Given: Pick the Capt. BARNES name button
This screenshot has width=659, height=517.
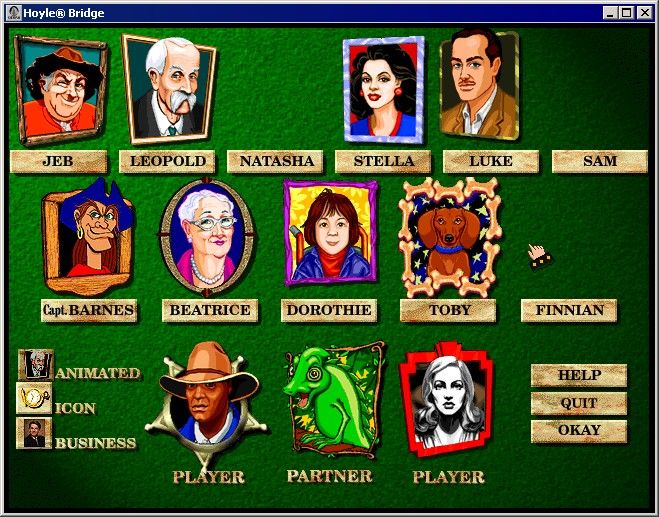Looking at the screenshot, I should click(x=88, y=310).
